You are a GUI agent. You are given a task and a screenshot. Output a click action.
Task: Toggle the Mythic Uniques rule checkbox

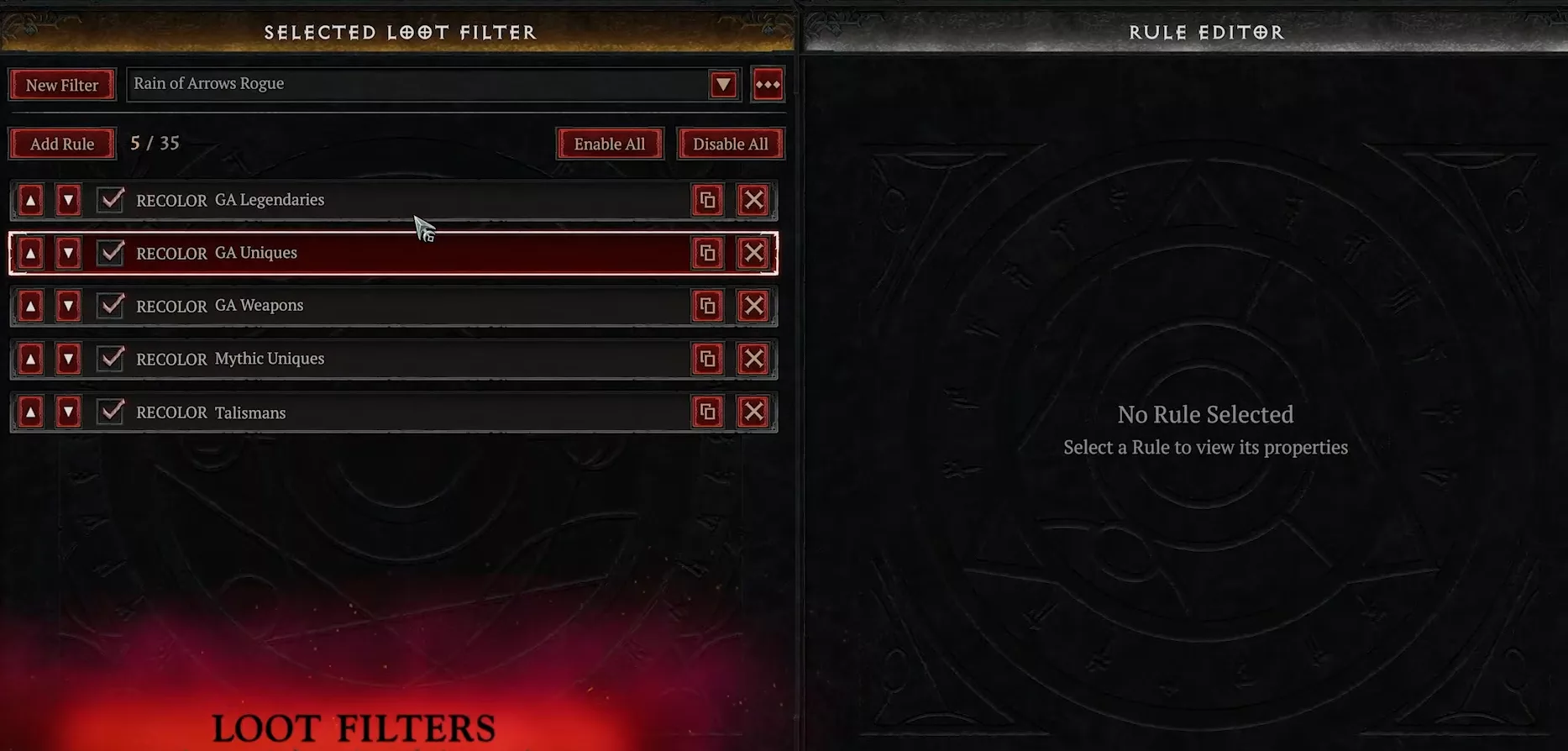(111, 359)
